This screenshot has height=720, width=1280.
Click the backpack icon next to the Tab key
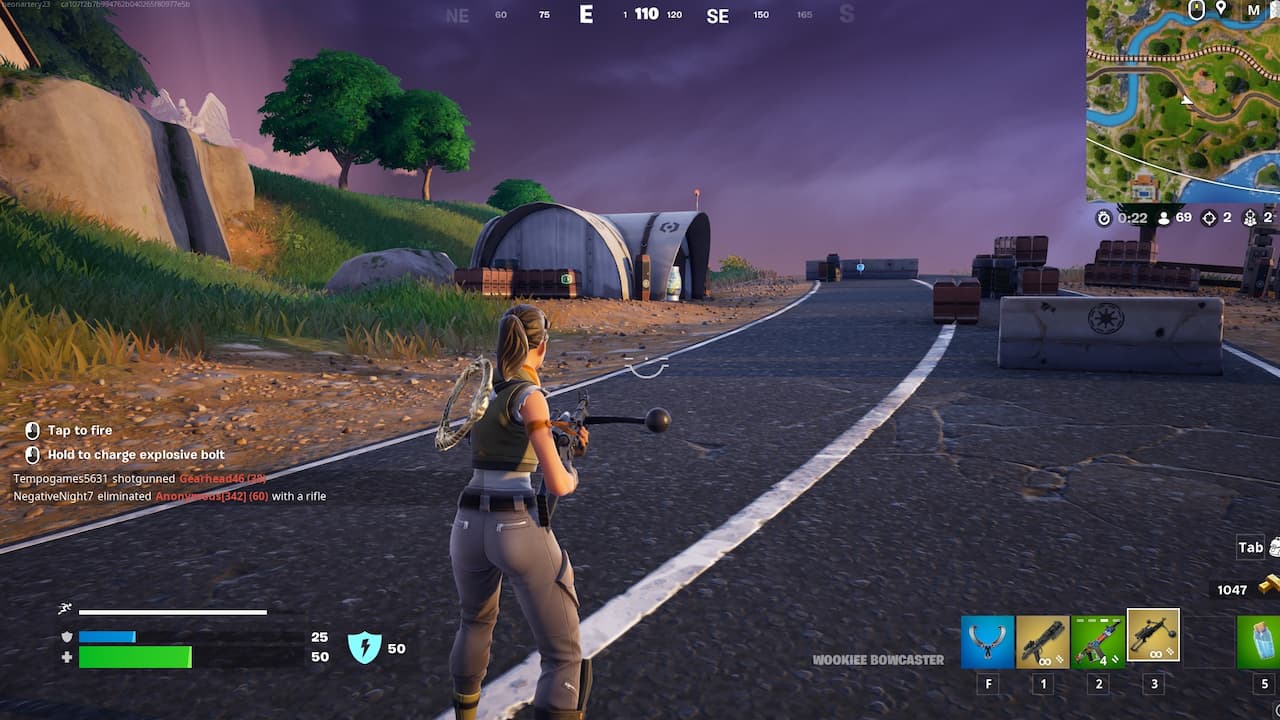click(x=1274, y=548)
